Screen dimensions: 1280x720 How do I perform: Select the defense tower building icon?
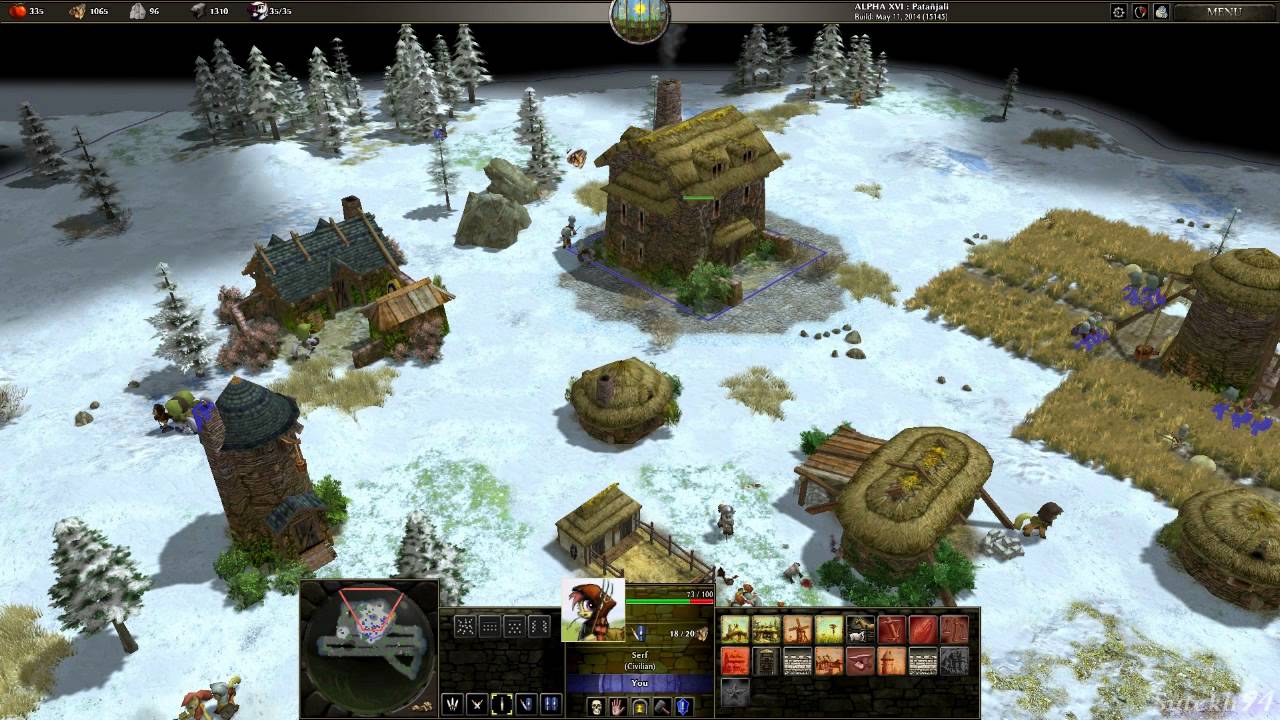tap(890, 661)
